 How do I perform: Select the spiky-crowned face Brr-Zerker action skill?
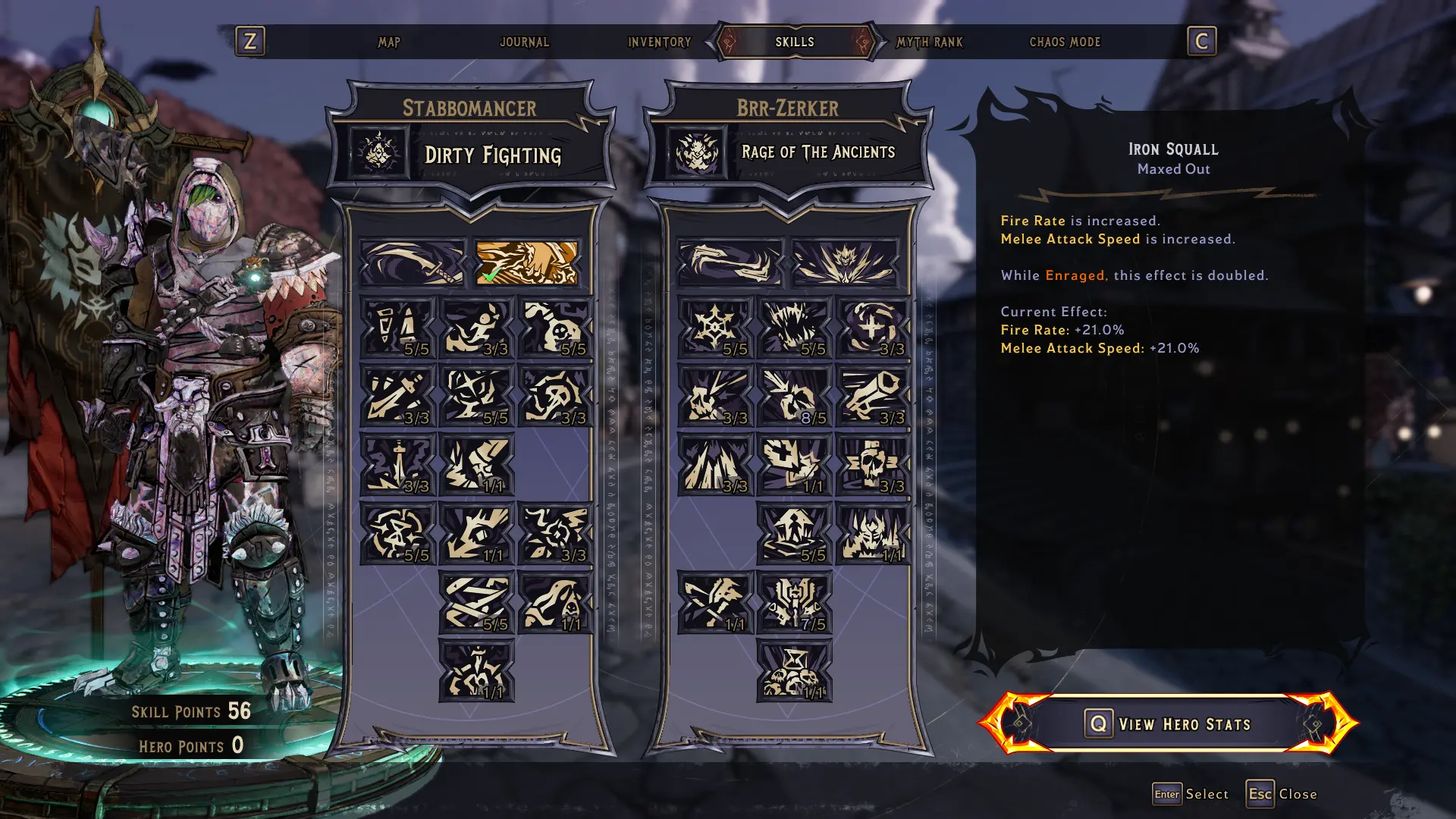pyautogui.click(x=844, y=263)
